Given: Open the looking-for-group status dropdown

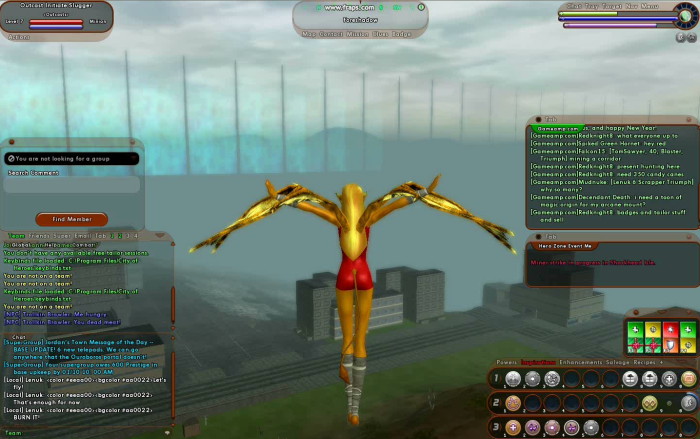Looking at the screenshot, I should point(71,158).
